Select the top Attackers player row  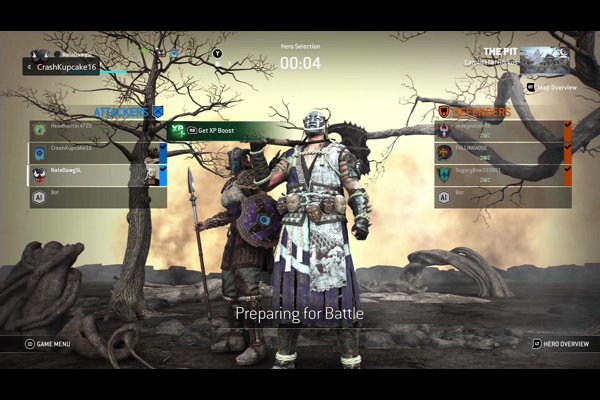(x=95, y=130)
